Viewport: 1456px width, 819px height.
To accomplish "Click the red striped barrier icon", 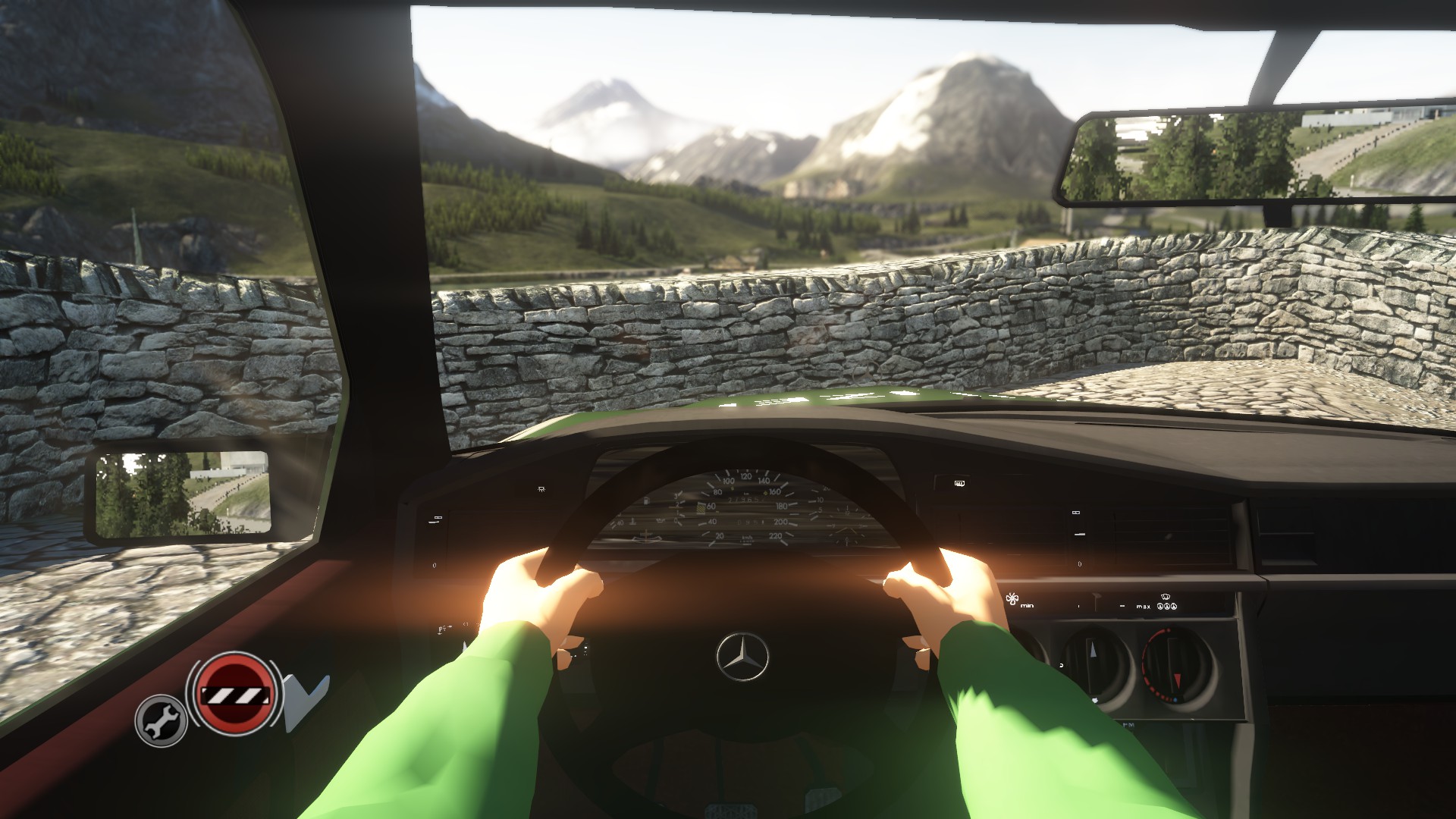I will (233, 693).
